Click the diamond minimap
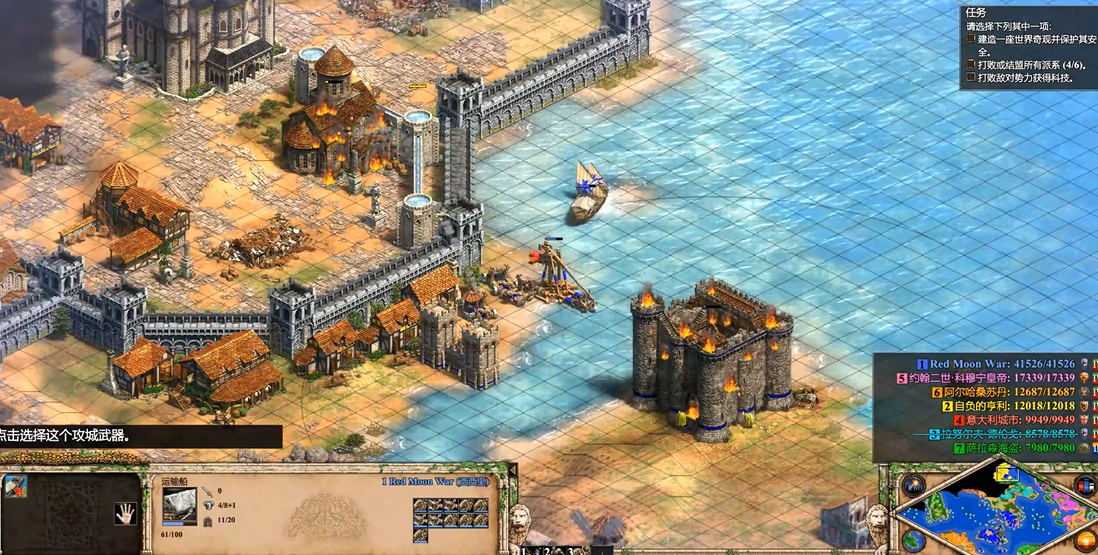Viewport: 1098px width, 555px height. pos(990,512)
